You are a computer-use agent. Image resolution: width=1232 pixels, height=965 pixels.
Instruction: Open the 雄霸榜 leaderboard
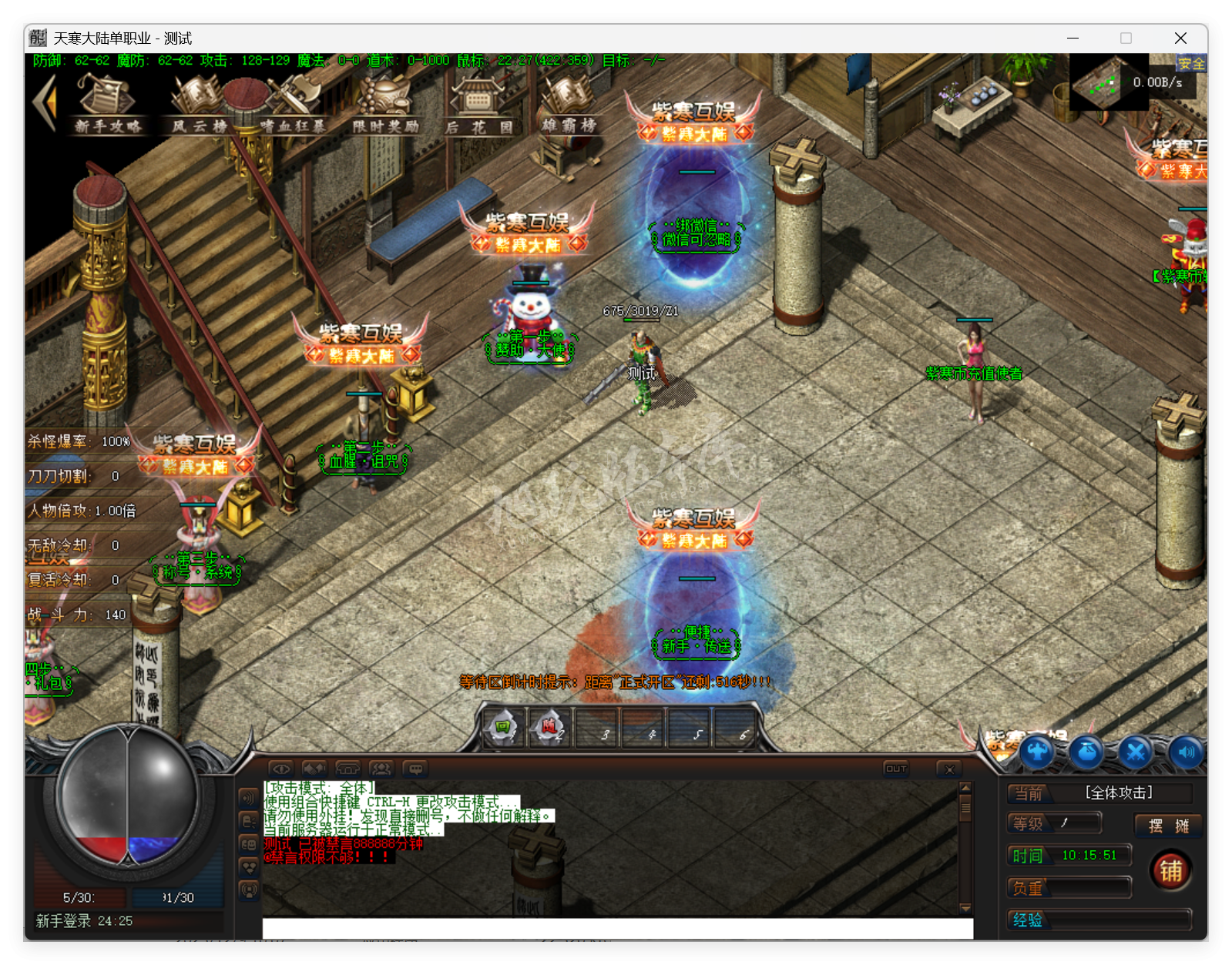[x=569, y=104]
